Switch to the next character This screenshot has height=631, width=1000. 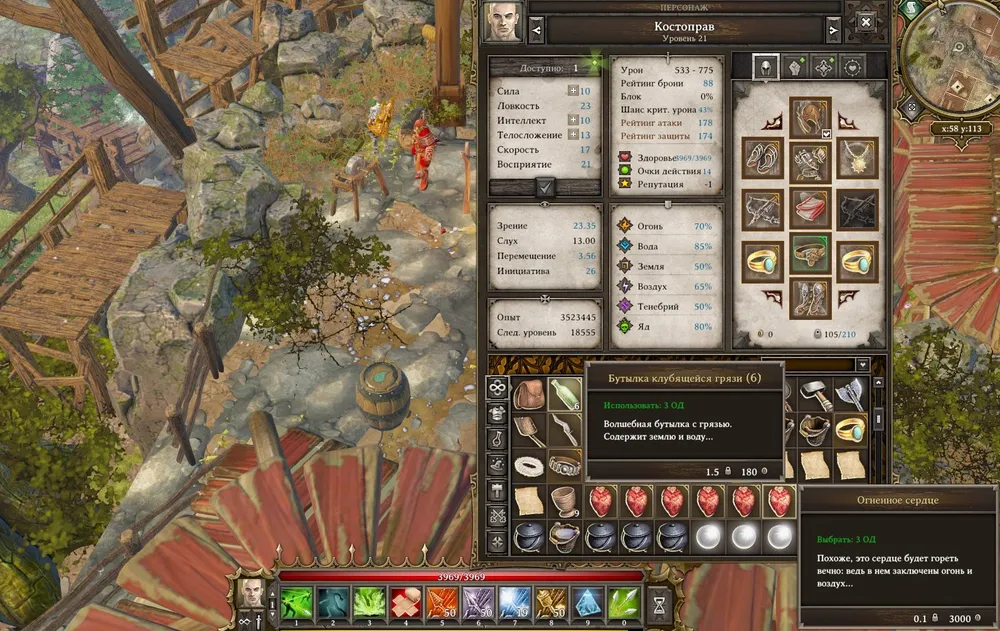click(x=830, y=30)
